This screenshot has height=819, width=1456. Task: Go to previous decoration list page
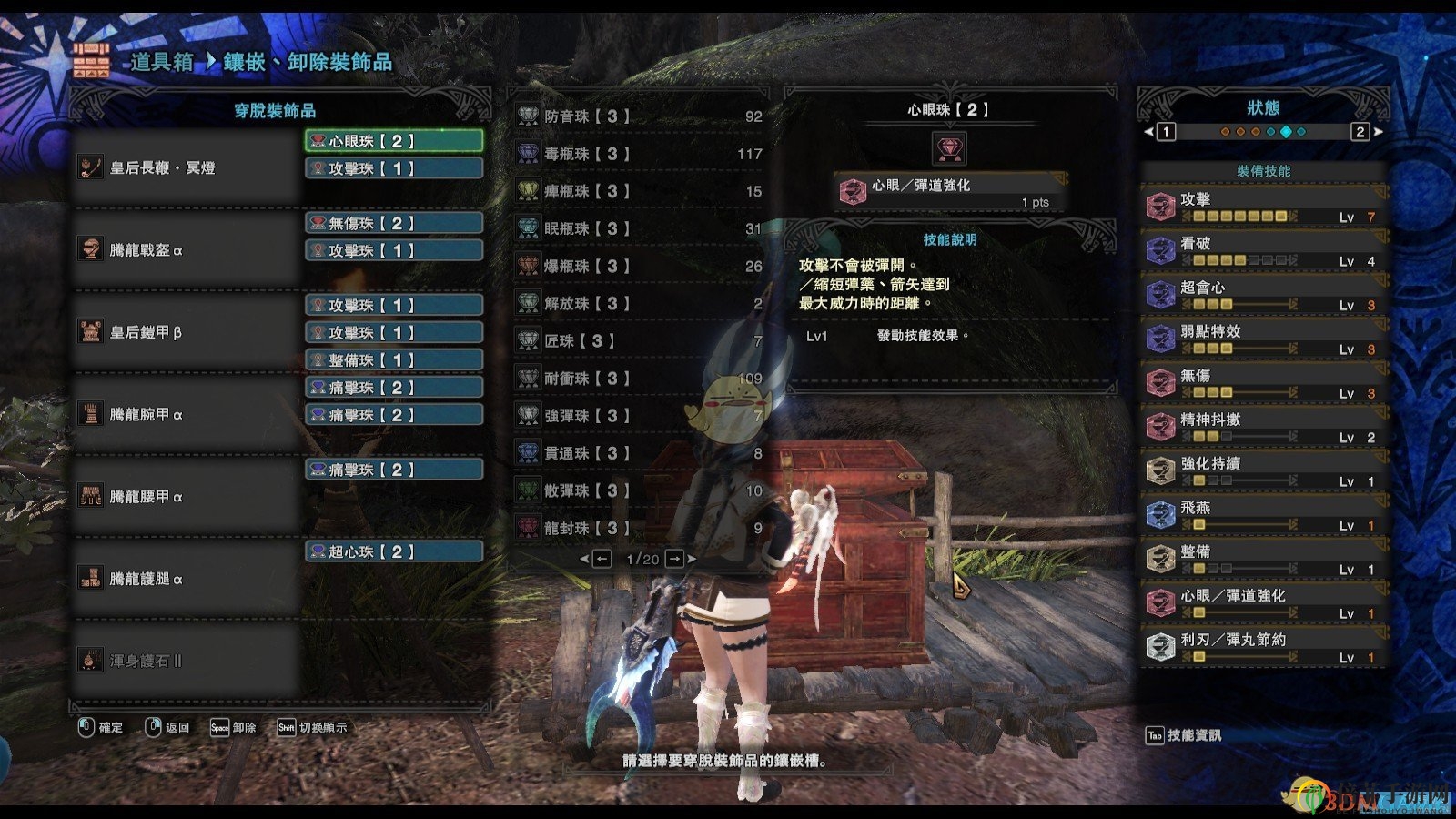(x=602, y=559)
